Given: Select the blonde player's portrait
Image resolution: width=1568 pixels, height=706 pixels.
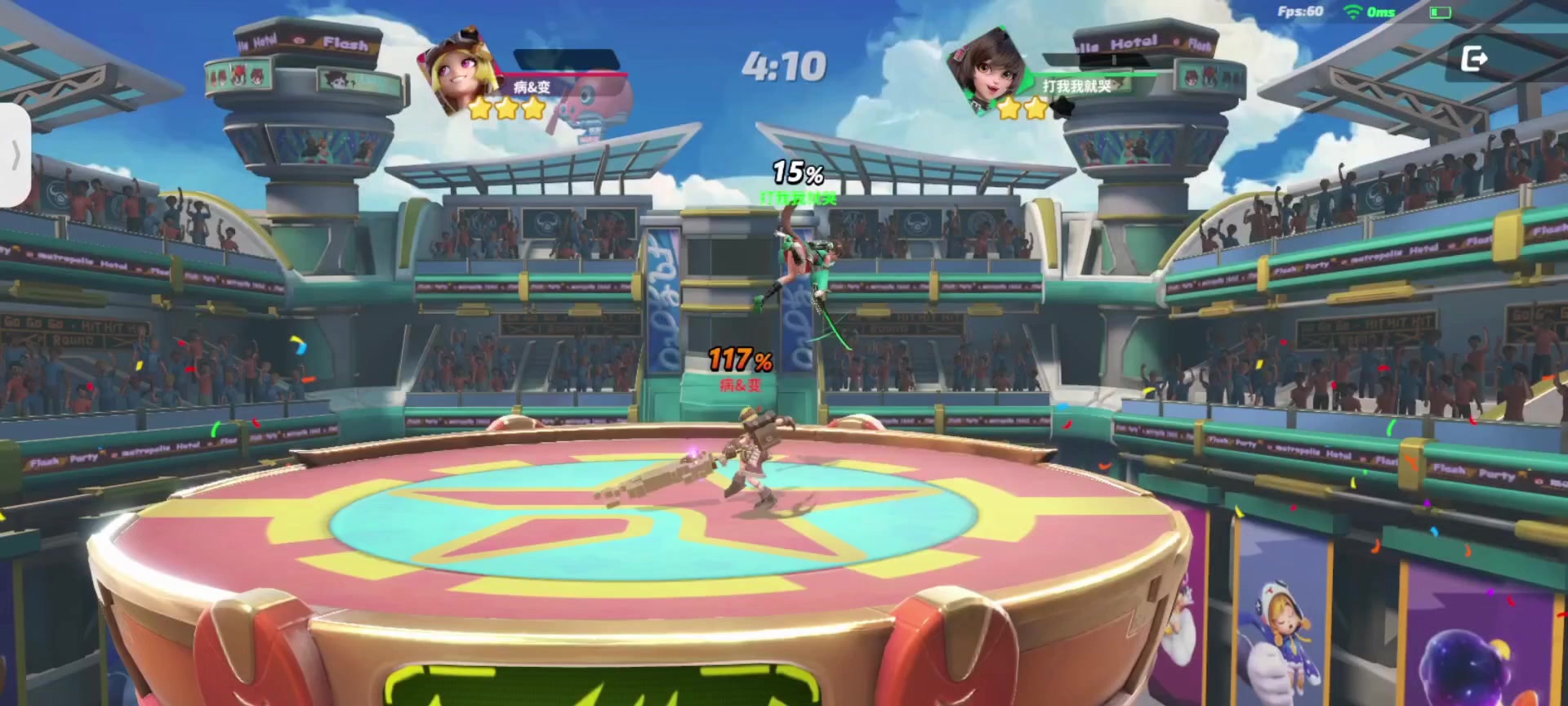Looking at the screenshot, I should pos(459,72).
